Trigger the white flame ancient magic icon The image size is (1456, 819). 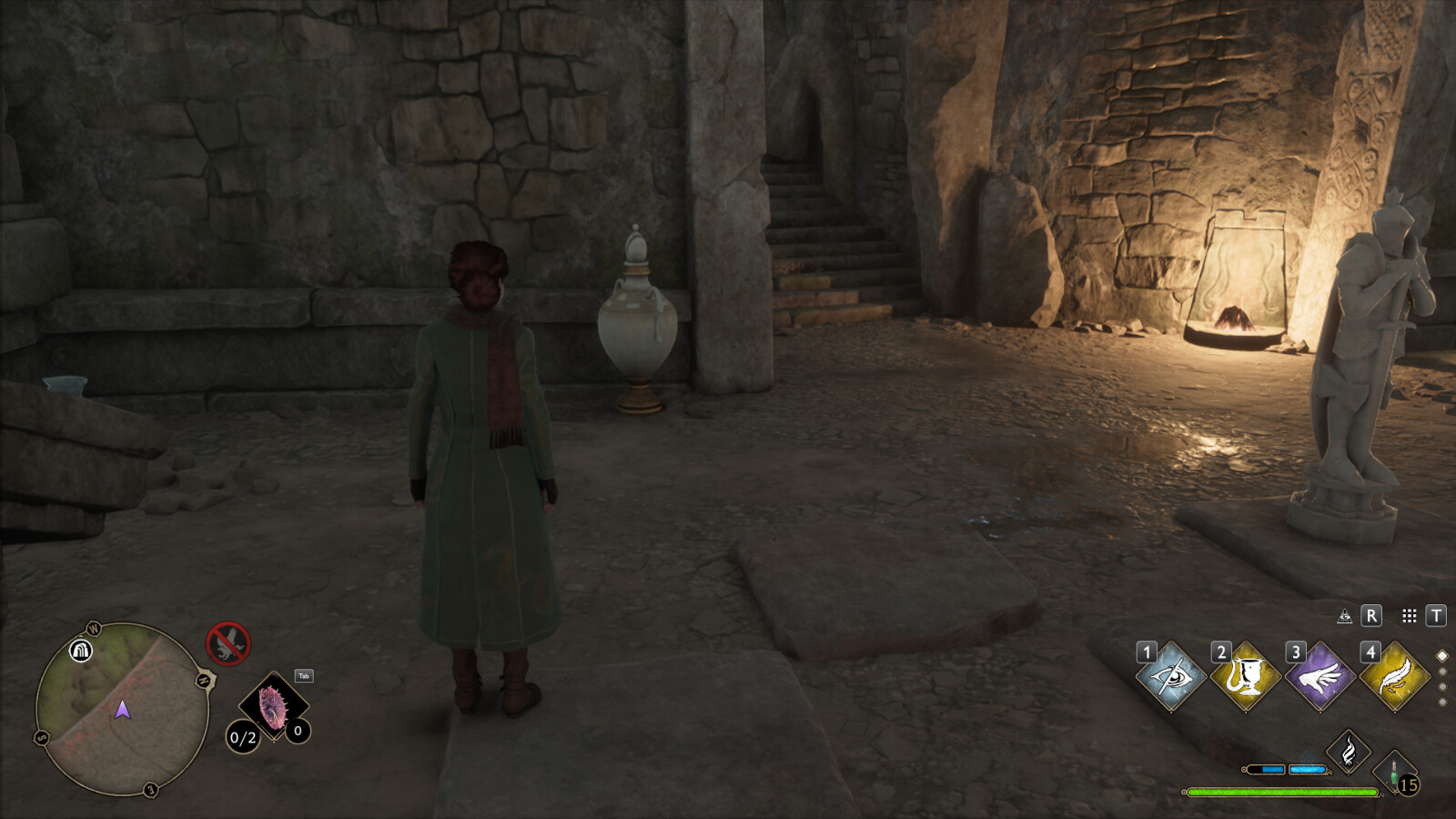(x=1349, y=753)
